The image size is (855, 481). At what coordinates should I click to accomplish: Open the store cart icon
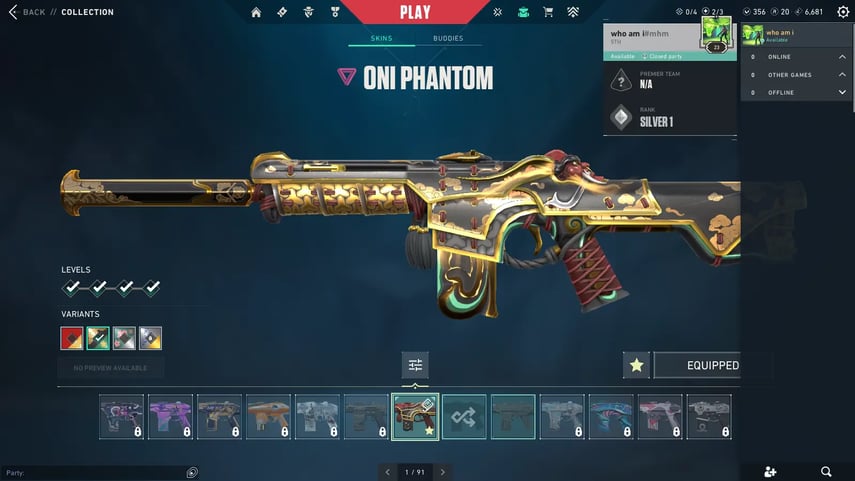pyautogui.click(x=548, y=12)
